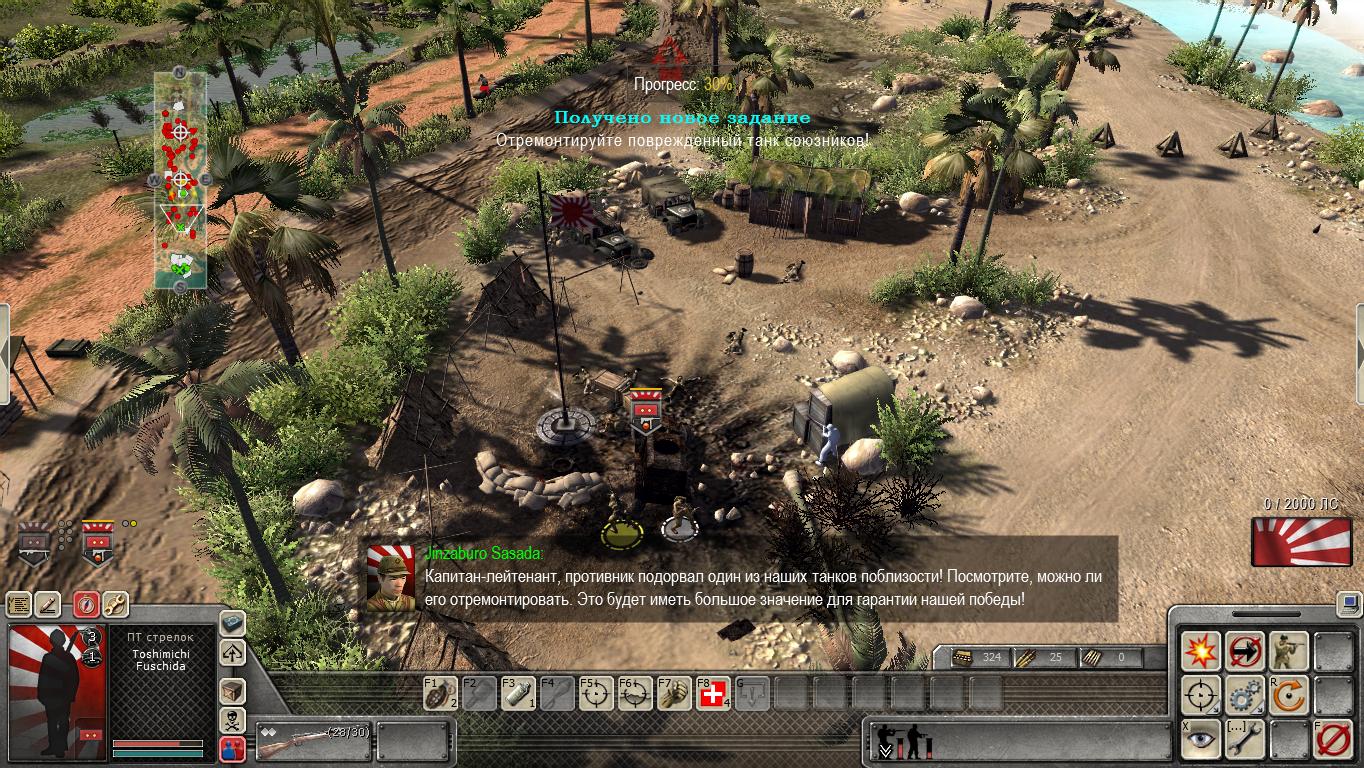This screenshot has width=1364, height=768.
Task: Click the pencil notes button
Action: click(x=49, y=604)
